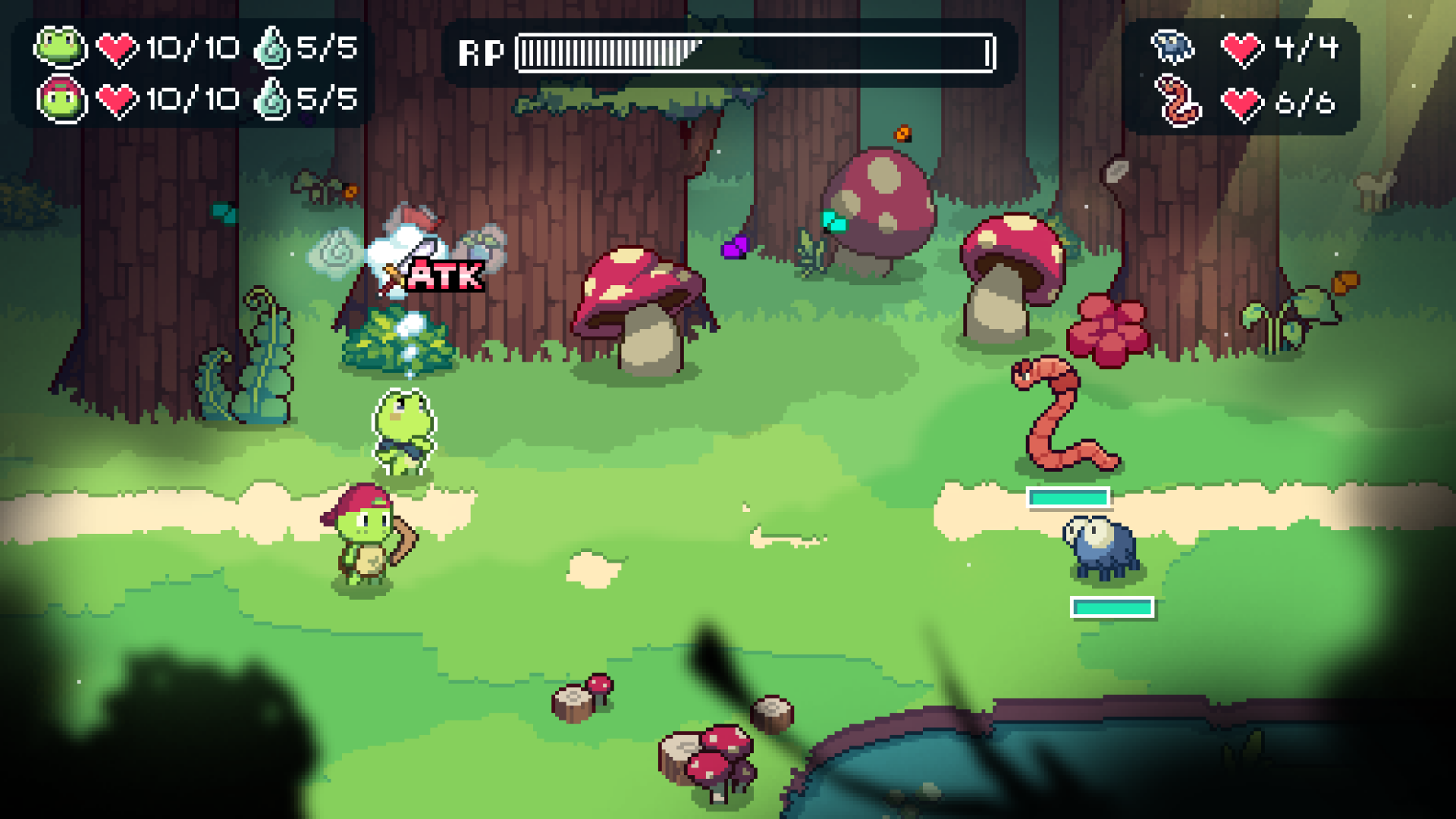The width and height of the screenshot is (1456, 819).
Task: Toggle the second frog's water droplet meter
Action: 273,99
